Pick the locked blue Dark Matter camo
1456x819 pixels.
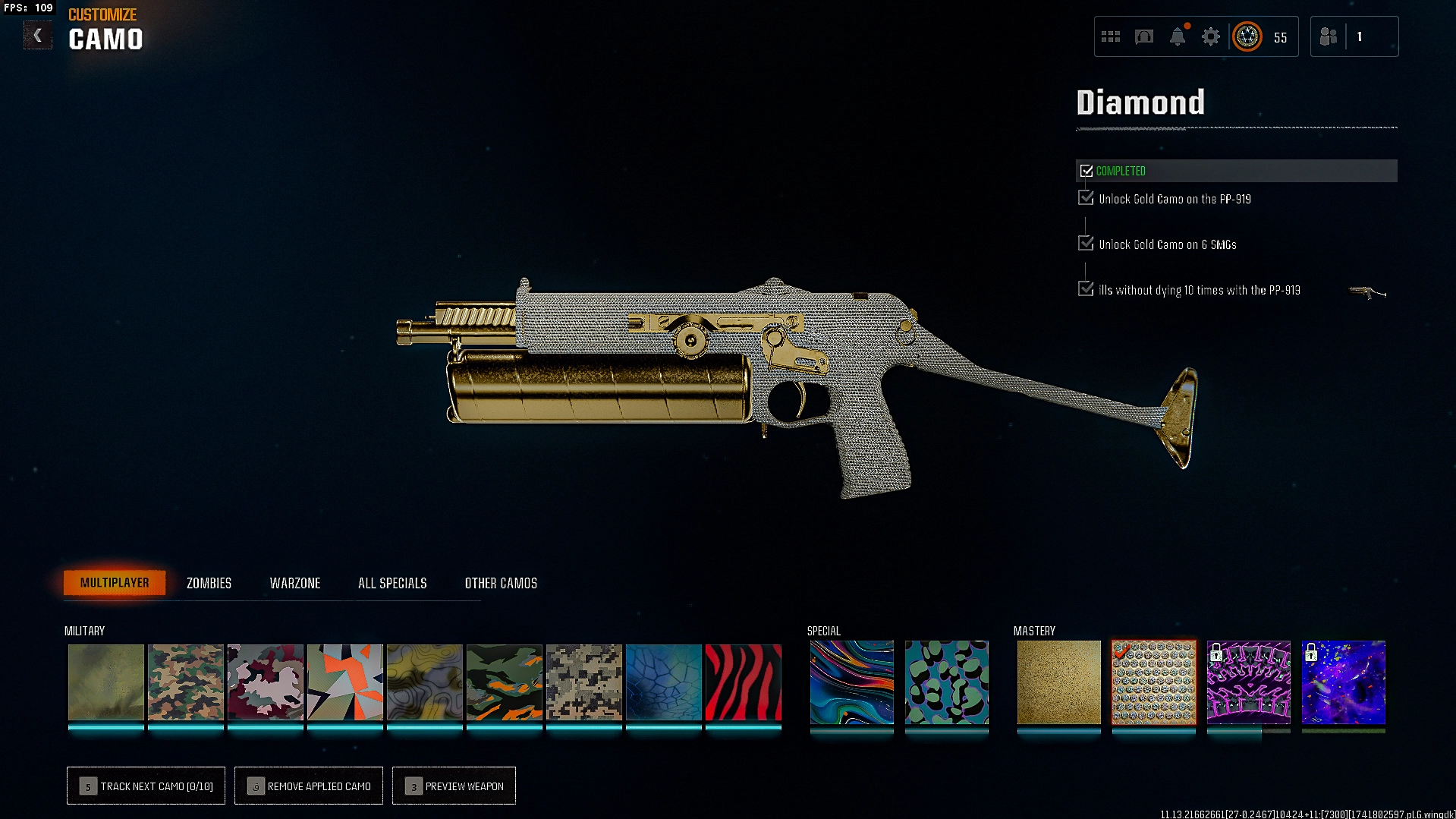coord(1343,682)
